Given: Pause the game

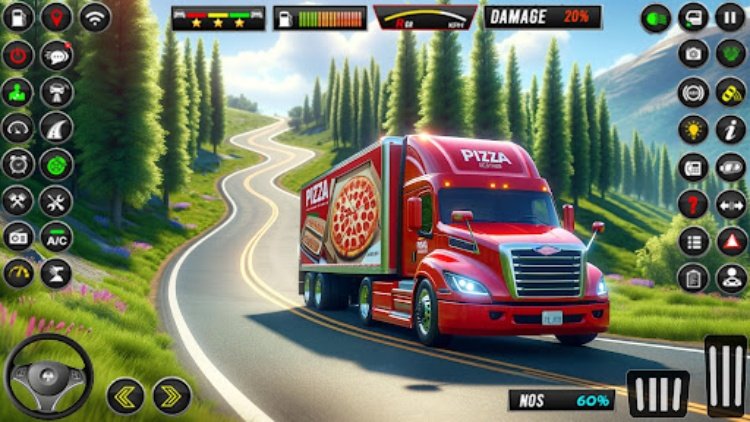Looking at the screenshot, I should tap(730, 17).
